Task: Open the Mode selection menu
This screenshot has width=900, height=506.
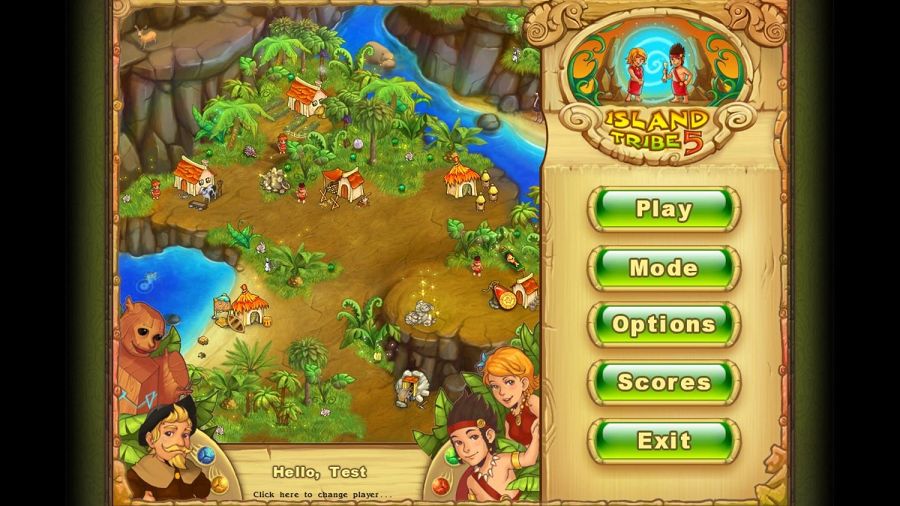Action: point(664,267)
